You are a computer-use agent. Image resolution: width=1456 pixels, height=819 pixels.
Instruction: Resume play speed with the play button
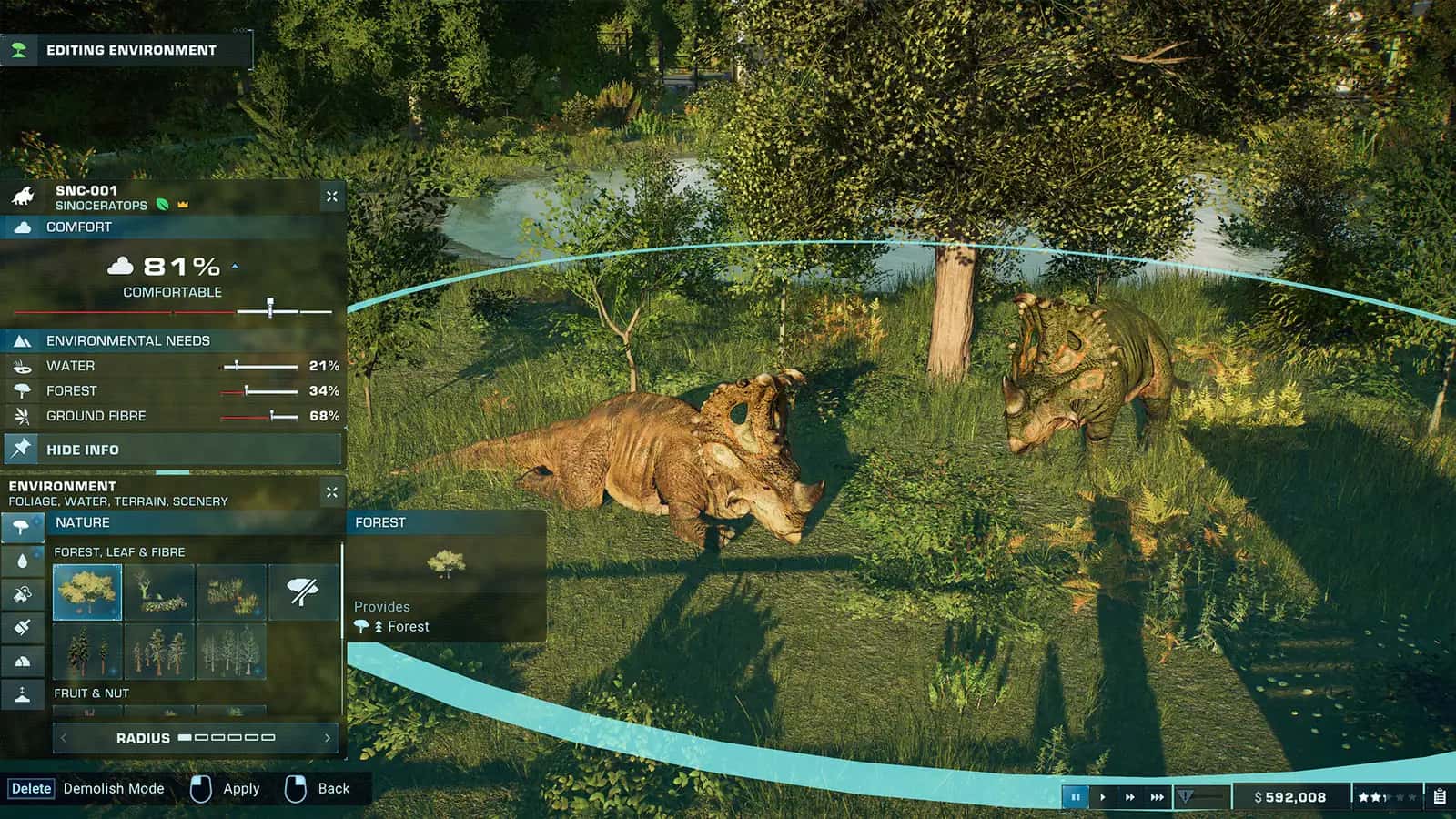point(1103,797)
